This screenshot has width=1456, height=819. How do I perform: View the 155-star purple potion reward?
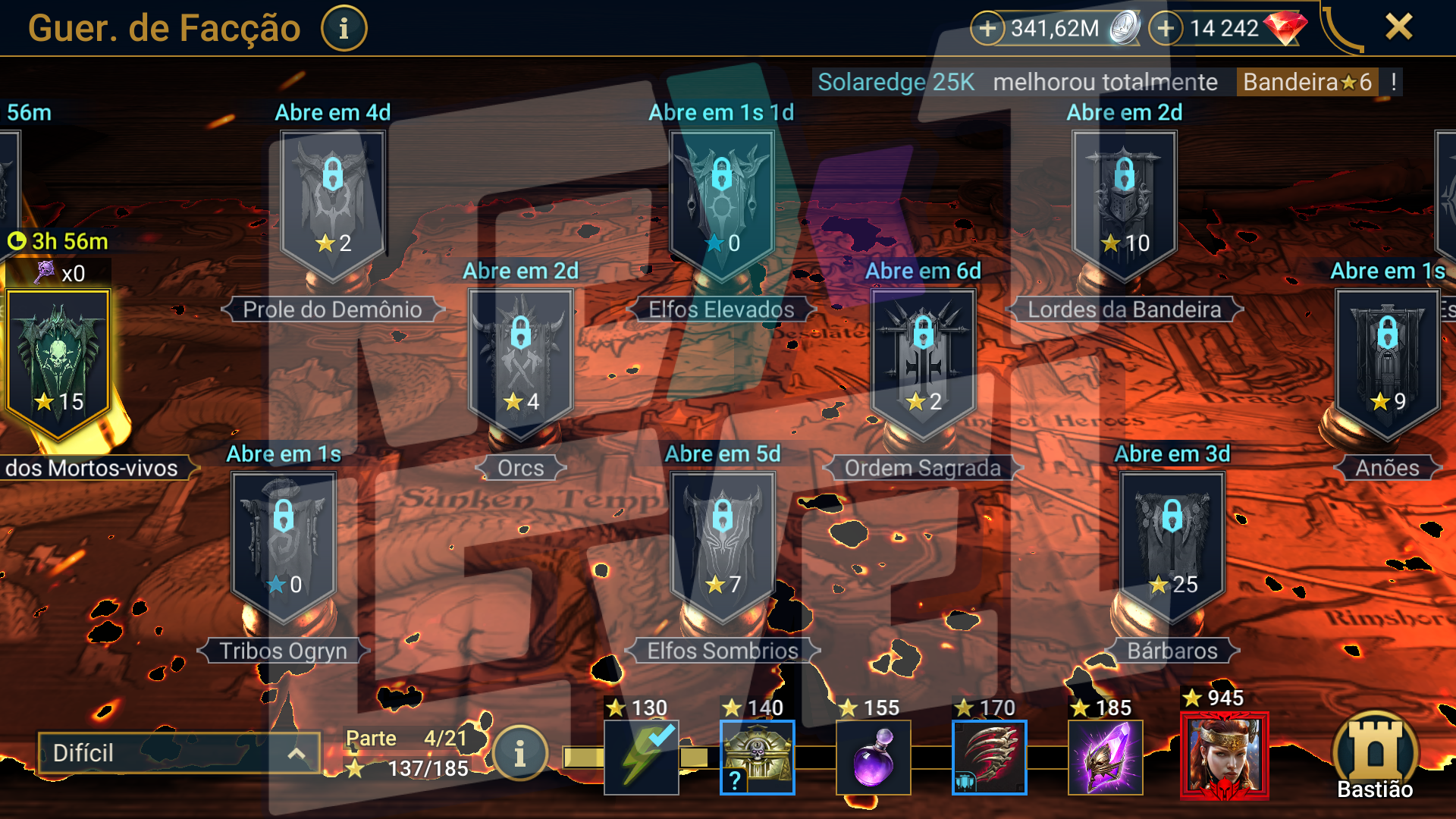(x=873, y=757)
